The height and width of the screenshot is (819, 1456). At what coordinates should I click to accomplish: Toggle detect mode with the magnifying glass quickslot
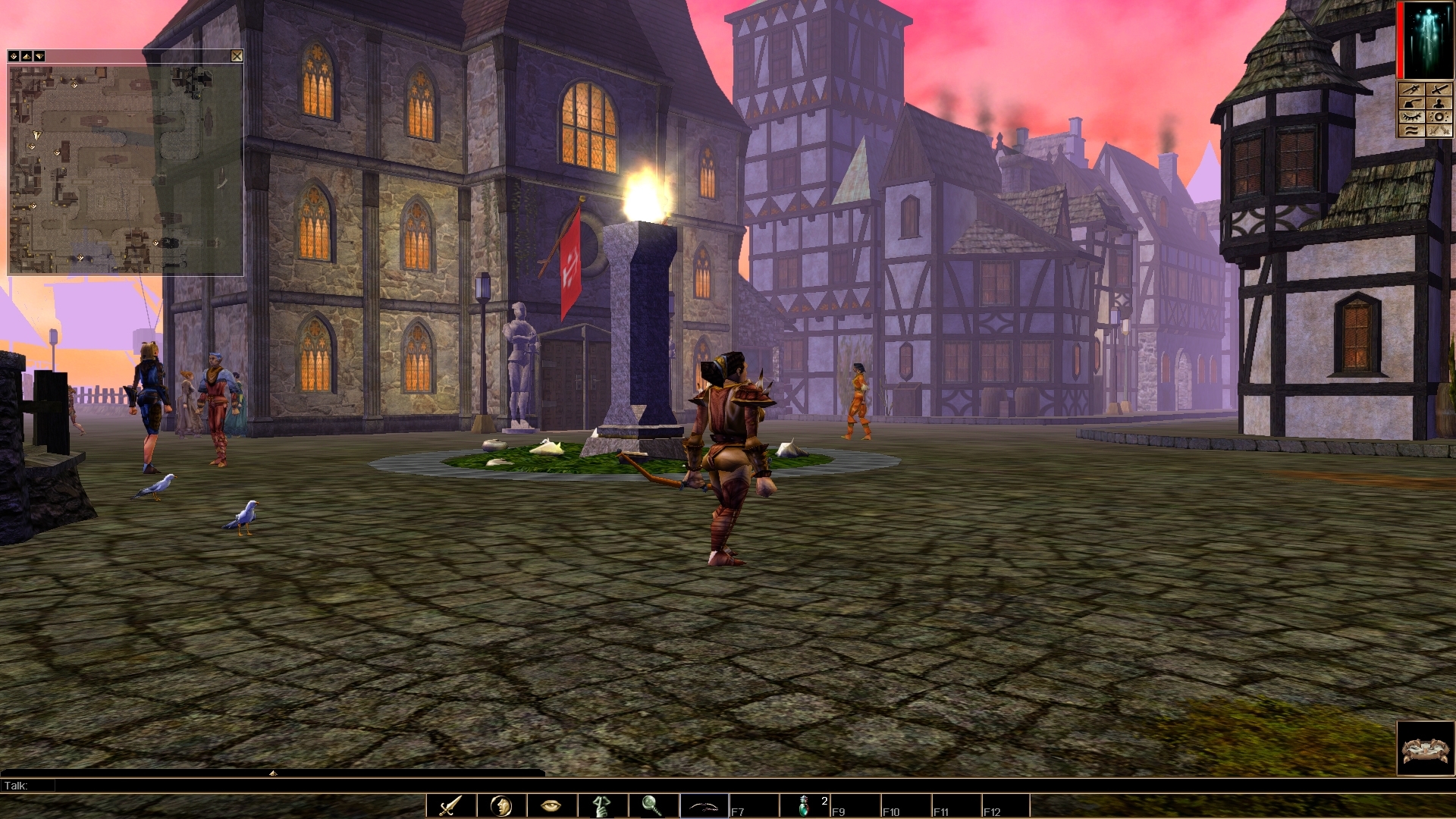[x=652, y=806]
